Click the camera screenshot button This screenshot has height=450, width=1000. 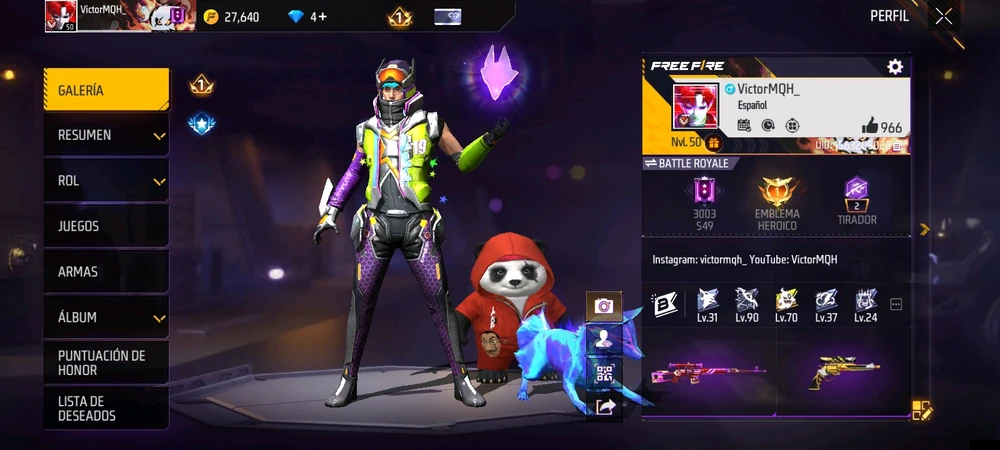click(604, 306)
